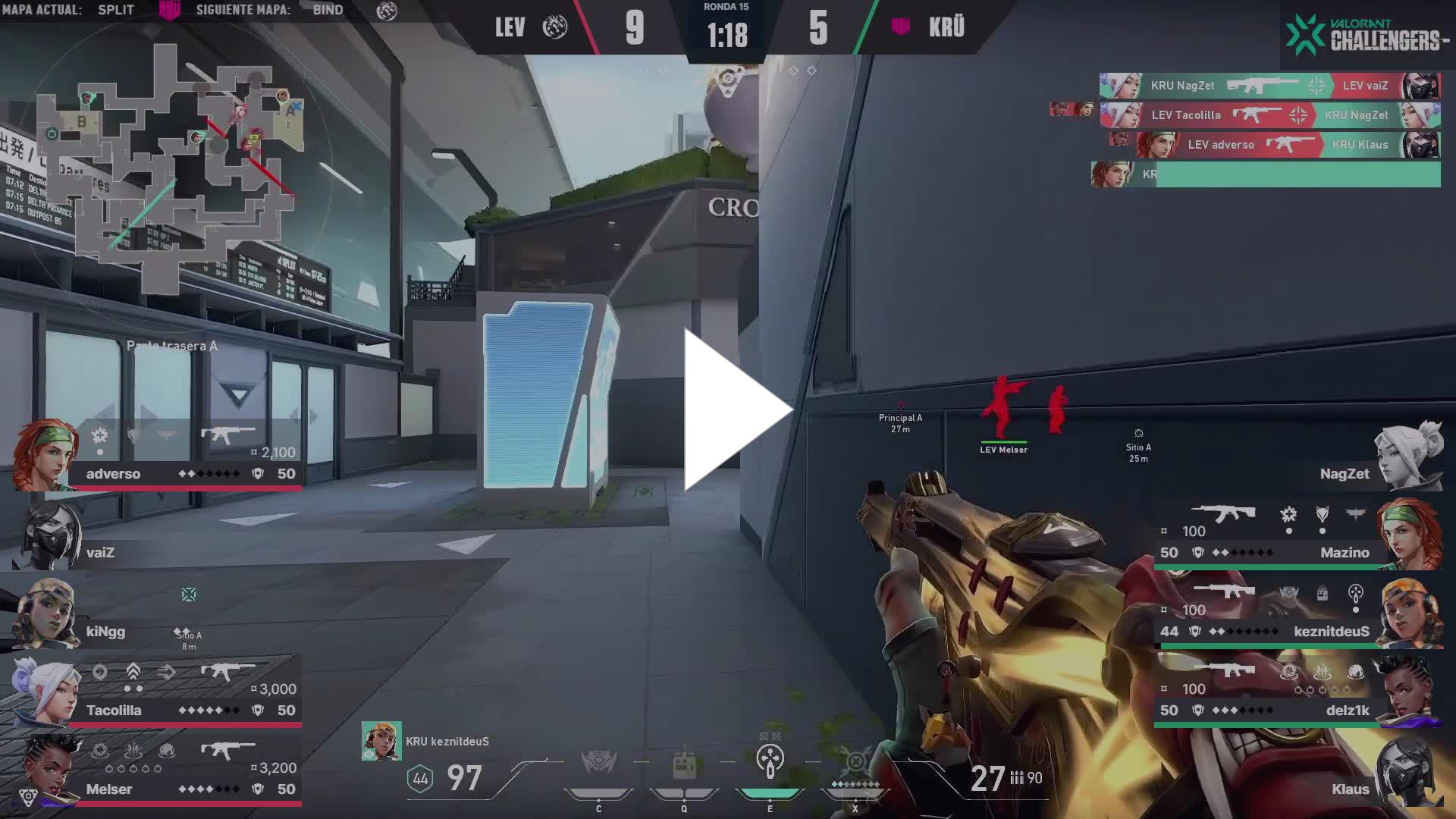Activate the X ultimate ability icon
Image resolution: width=1456 pixels, height=819 pixels.
[855, 763]
